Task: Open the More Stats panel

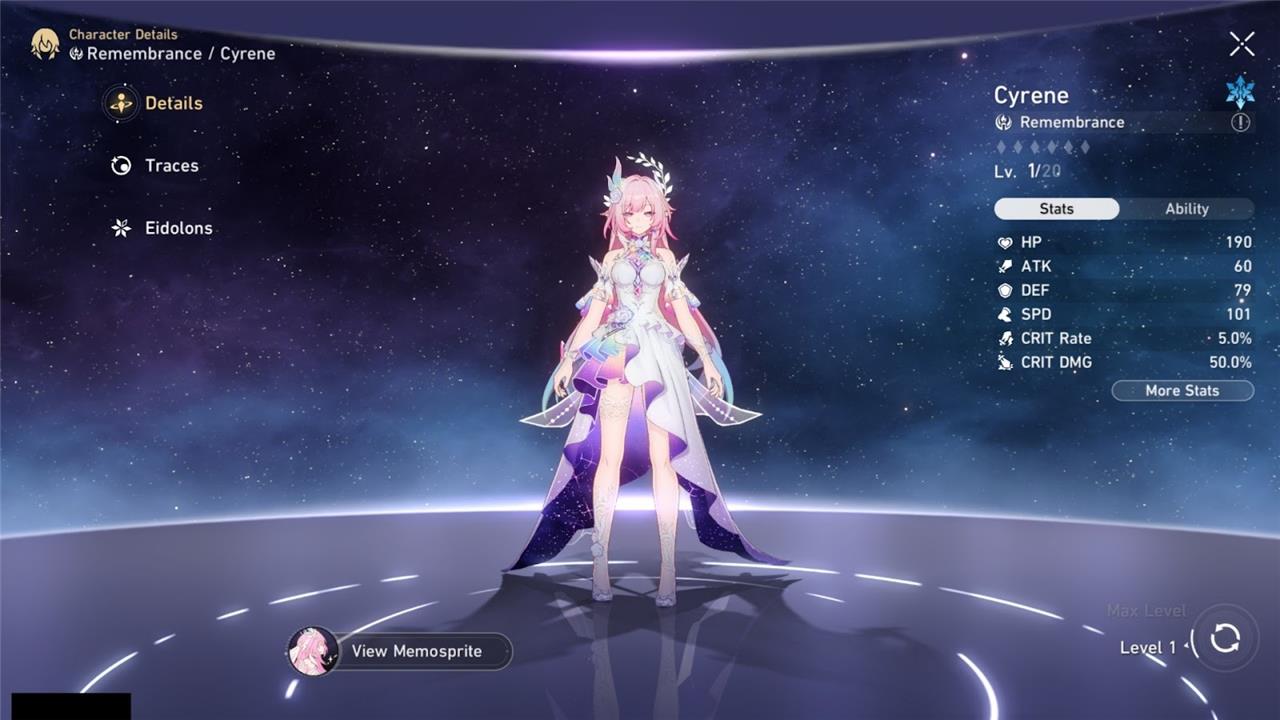Action: click(1182, 391)
